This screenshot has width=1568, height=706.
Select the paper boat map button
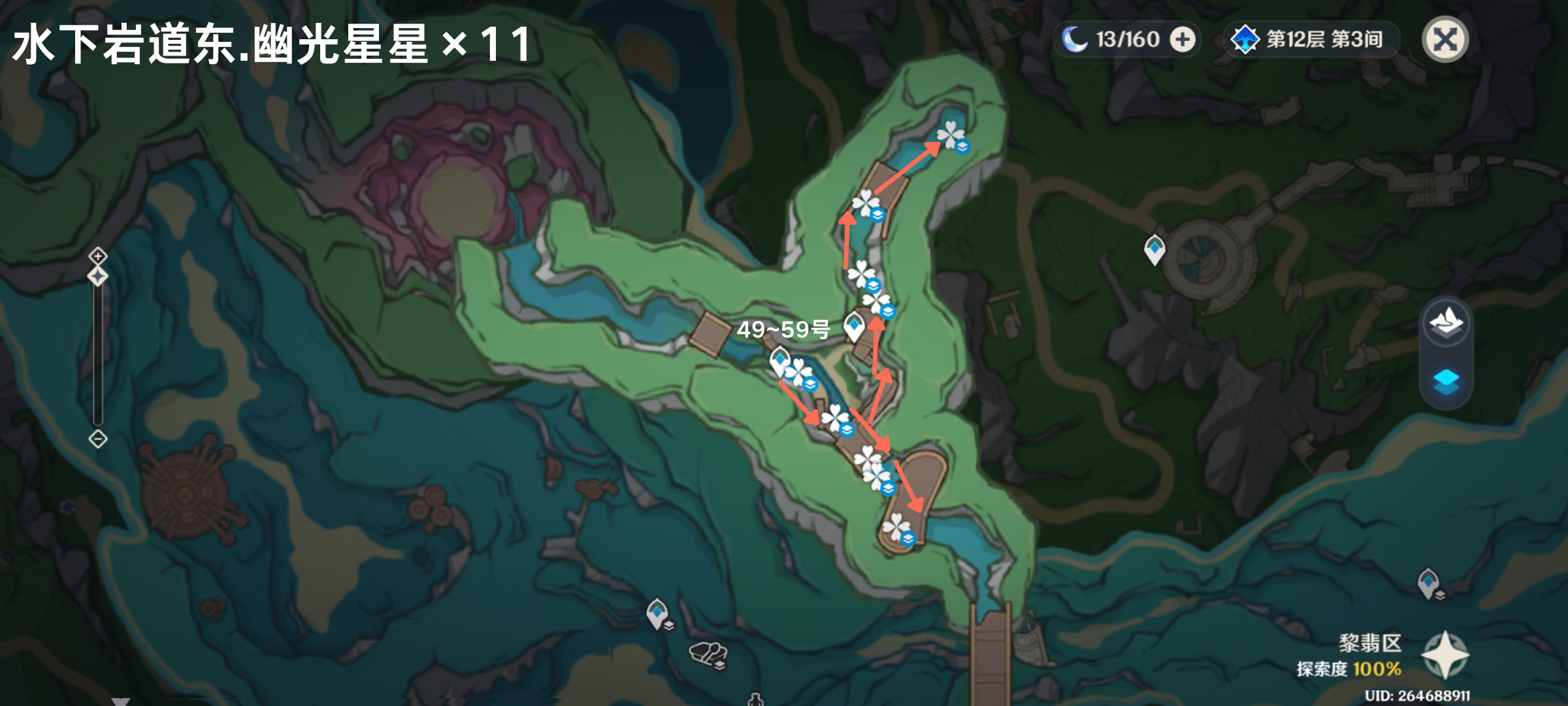click(1446, 322)
